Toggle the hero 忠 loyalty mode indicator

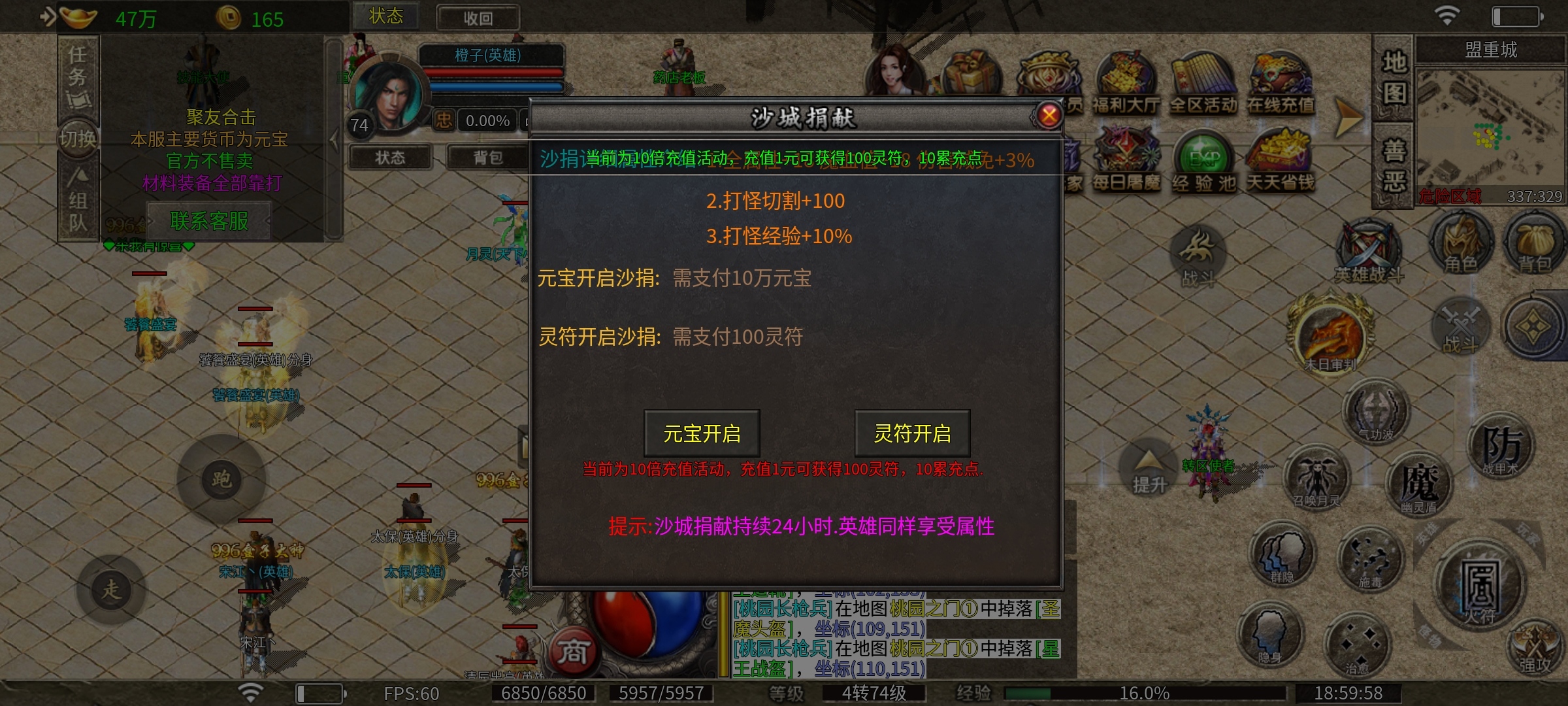coord(442,121)
